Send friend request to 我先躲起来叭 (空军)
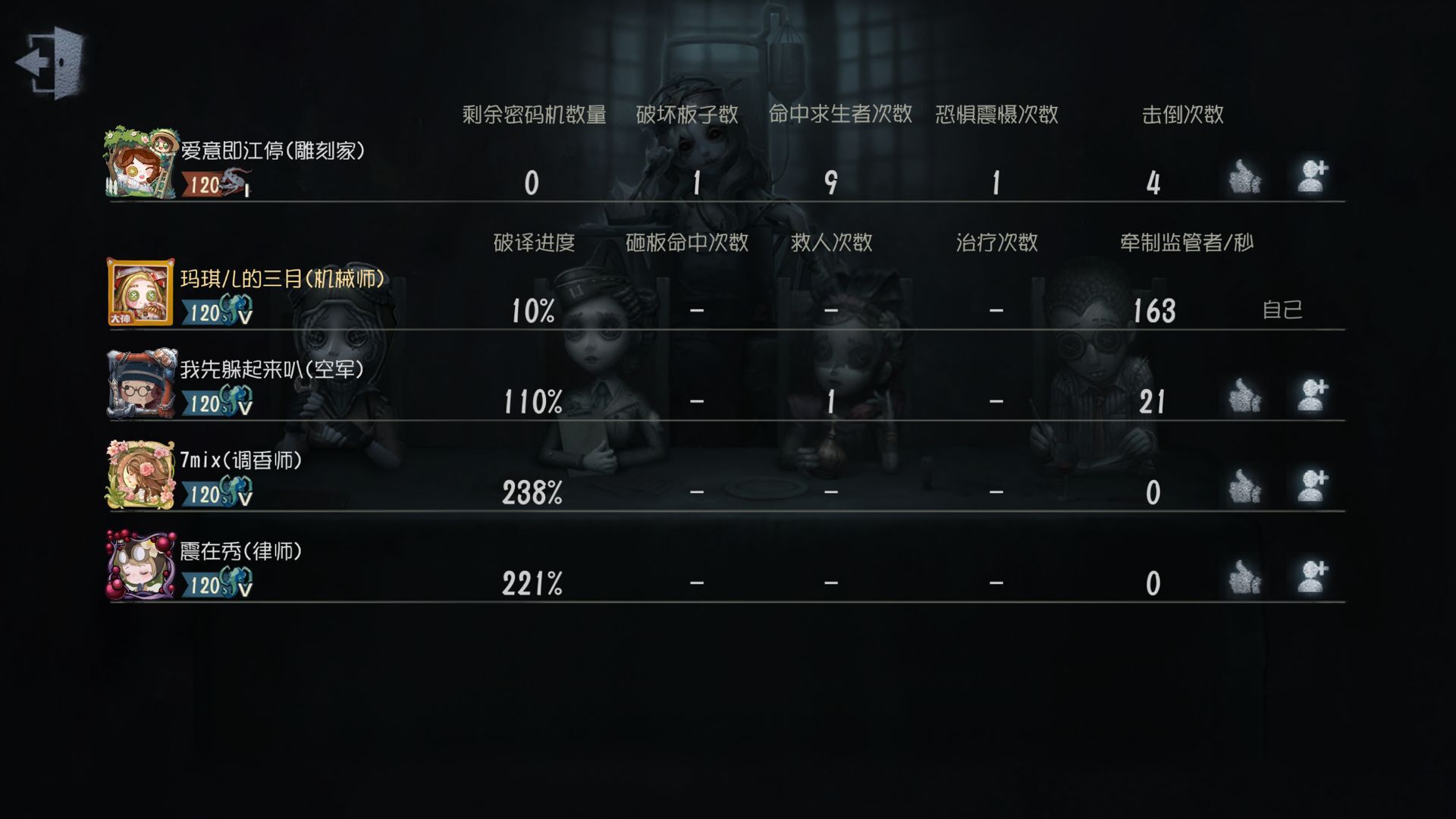The height and width of the screenshot is (819, 1456). (1312, 397)
